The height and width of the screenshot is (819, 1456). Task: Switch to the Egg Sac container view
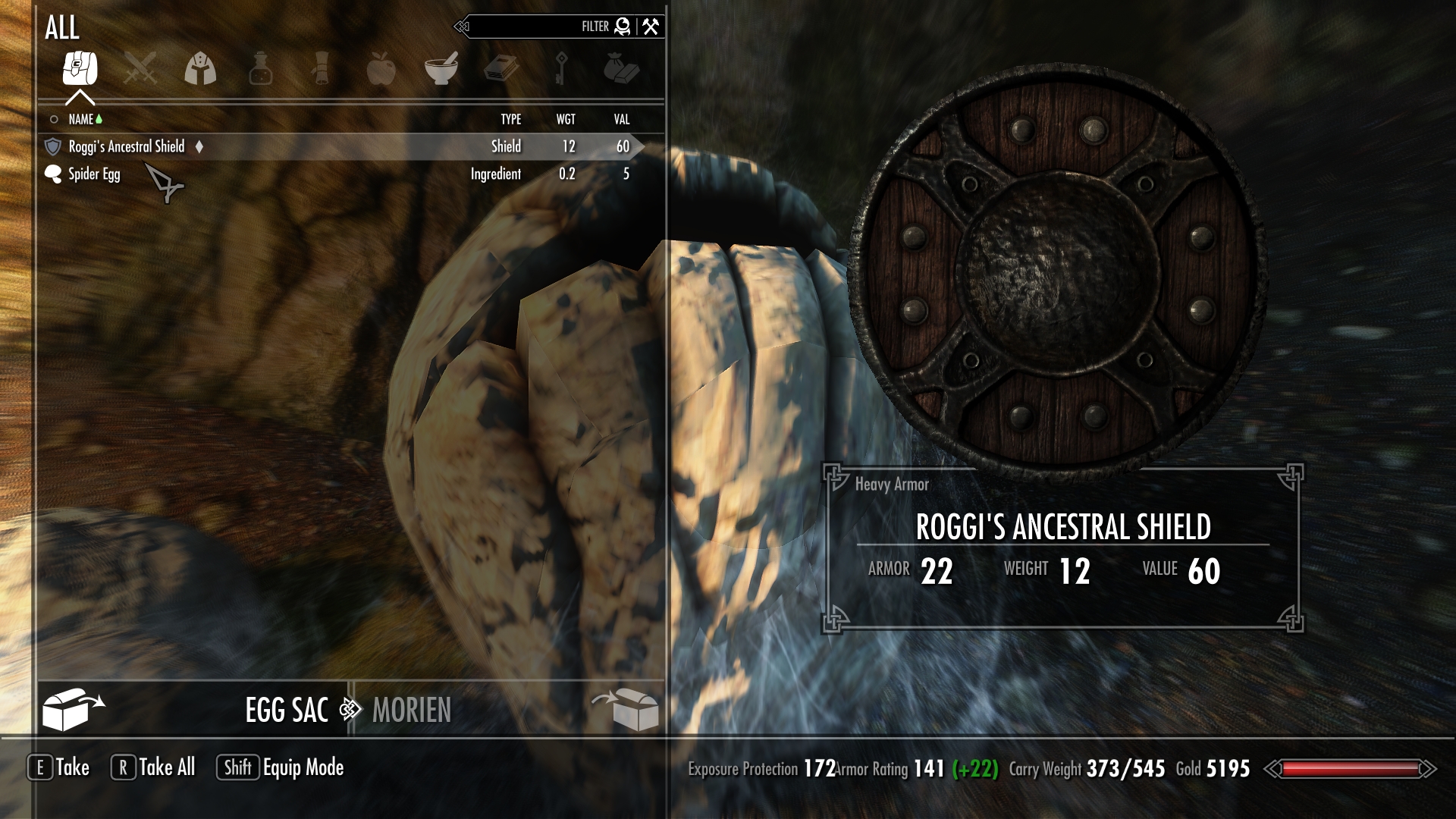pyautogui.click(x=286, y=711)
